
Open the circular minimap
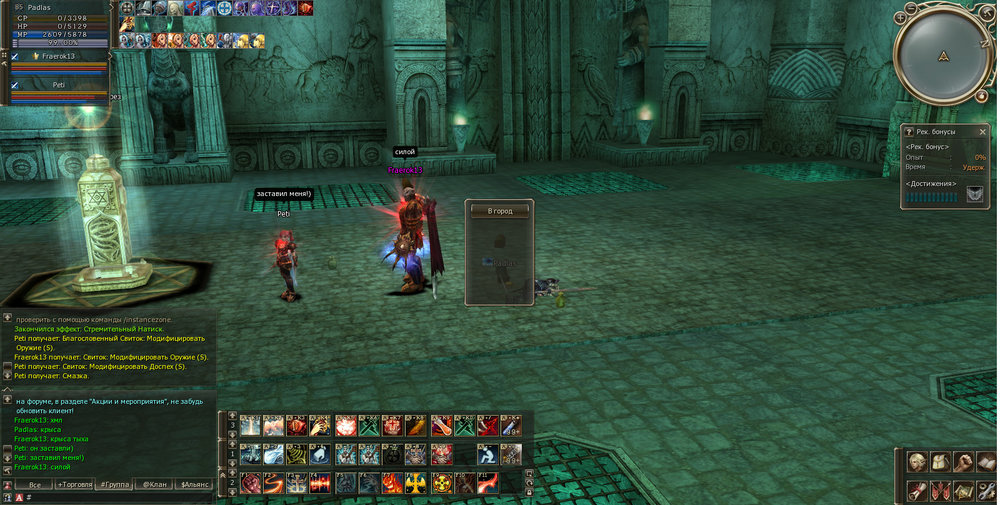(x=943, y=55)
